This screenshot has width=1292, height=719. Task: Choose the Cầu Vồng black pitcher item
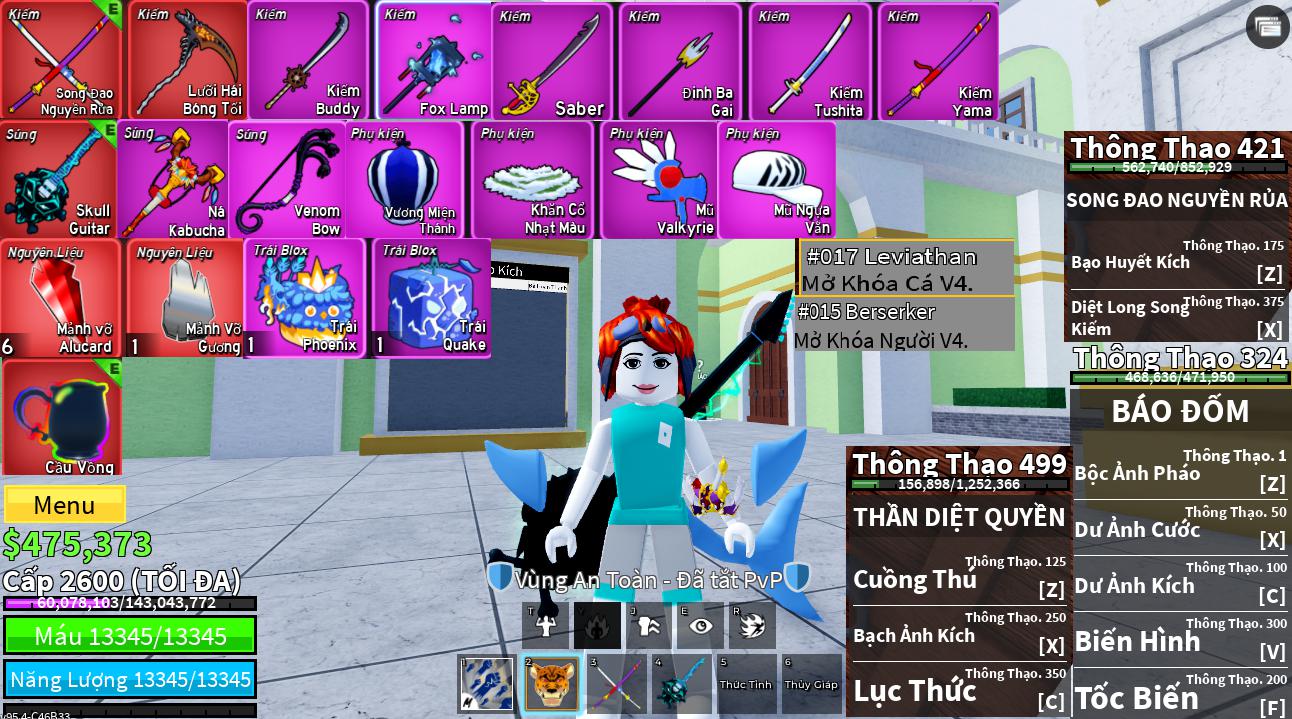point(62,418)
